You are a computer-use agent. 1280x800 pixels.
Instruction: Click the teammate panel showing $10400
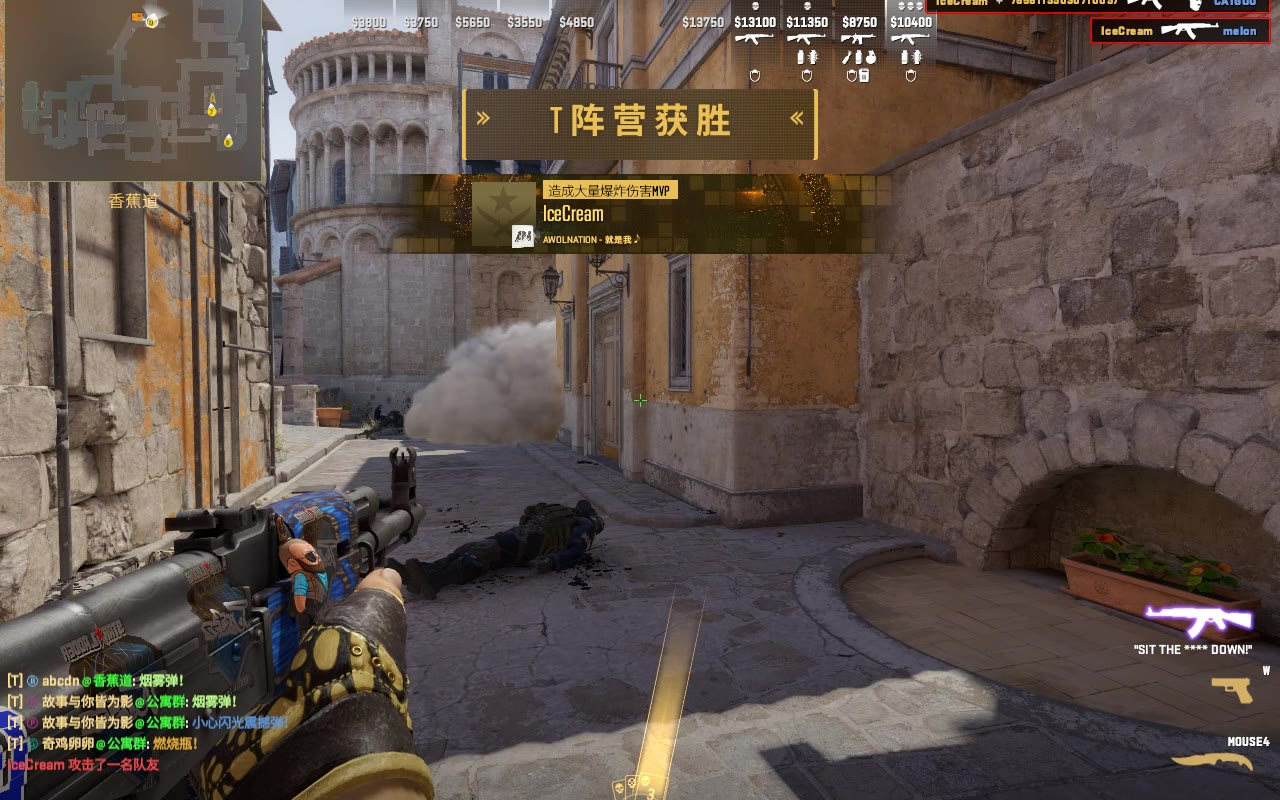tap(911, 45)
